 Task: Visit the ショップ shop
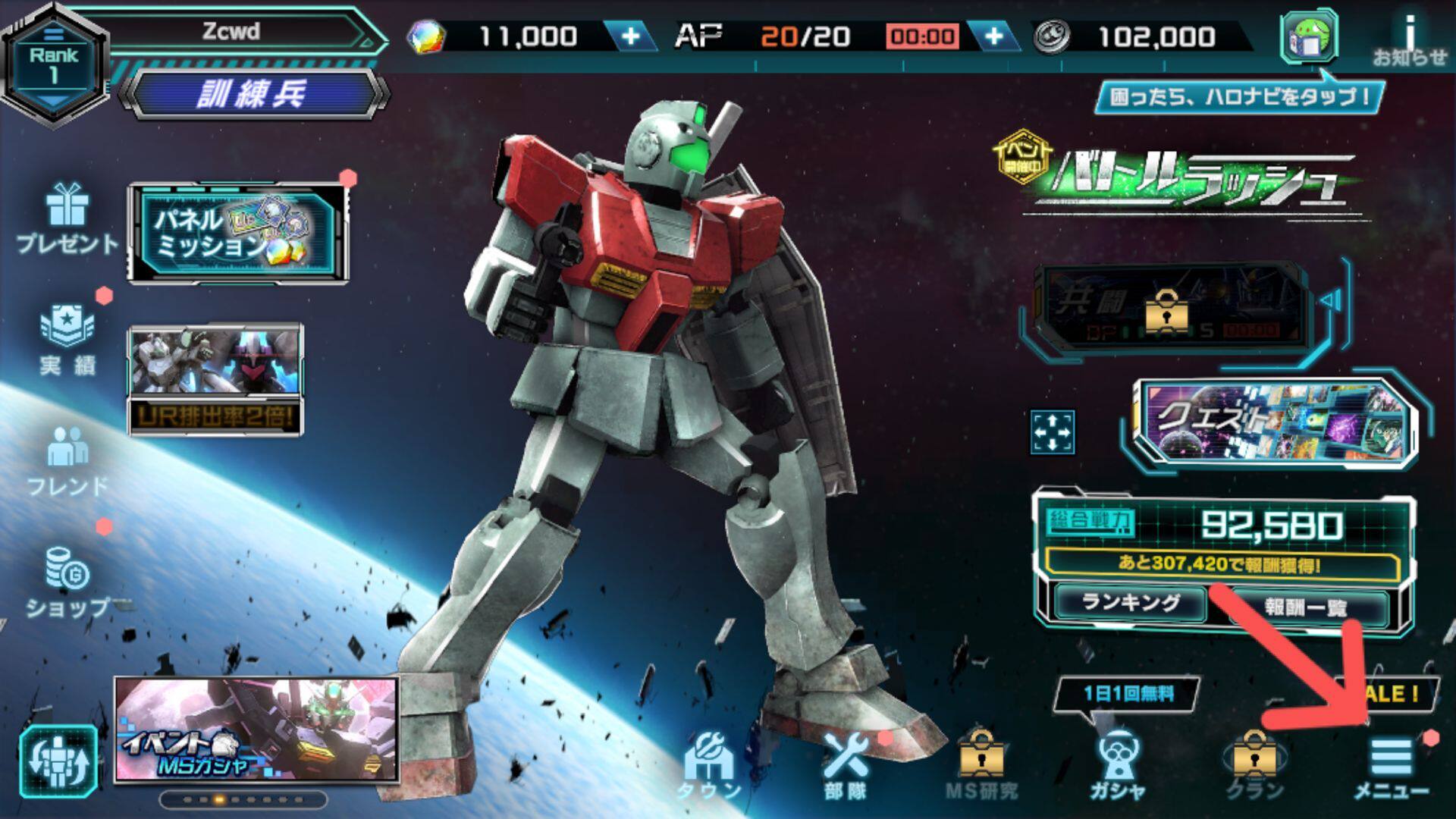click(67, 582)
